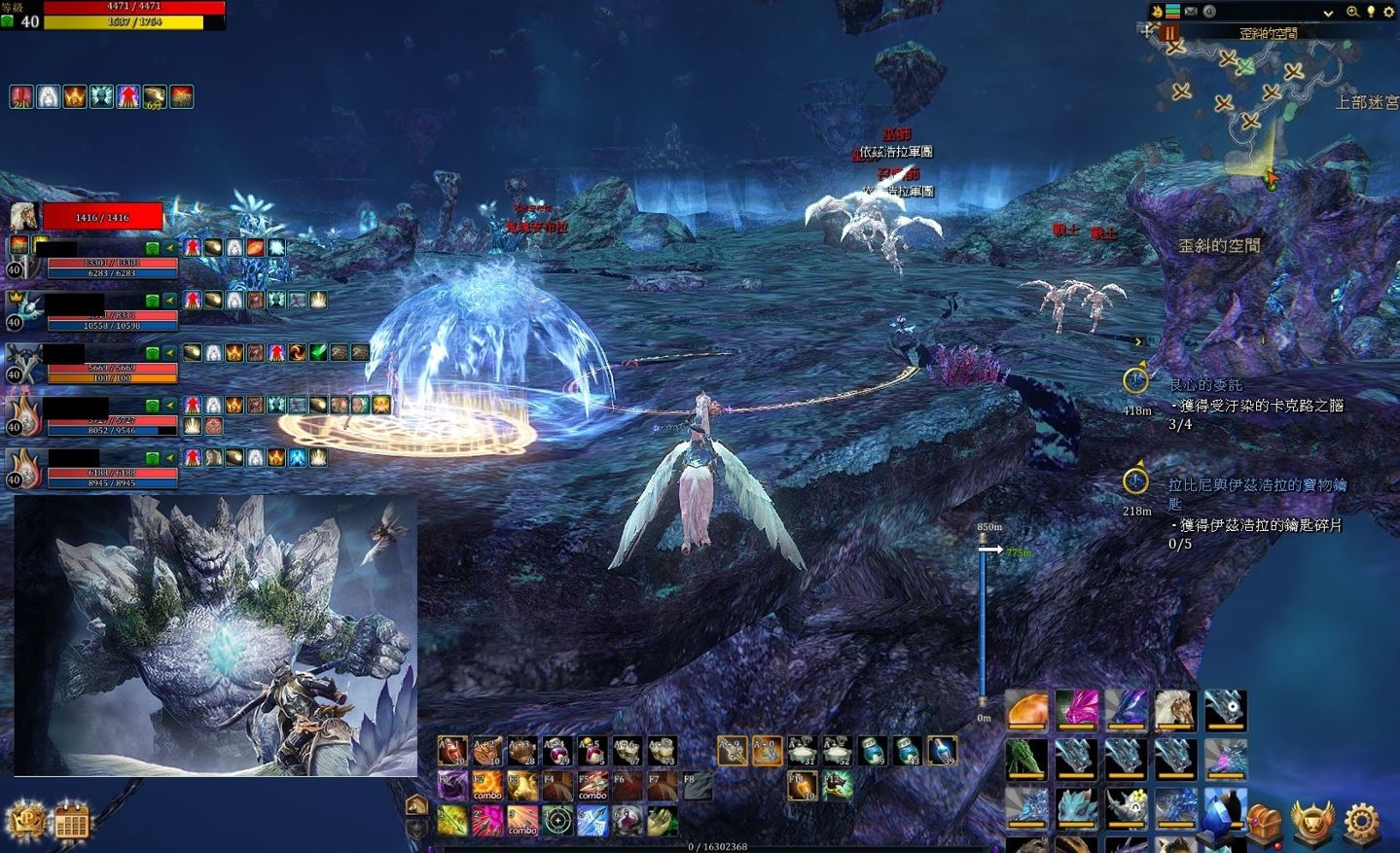Select the quest tracker entry 良心的委託
This screenshot has width=1400, height=853.
1205,385
